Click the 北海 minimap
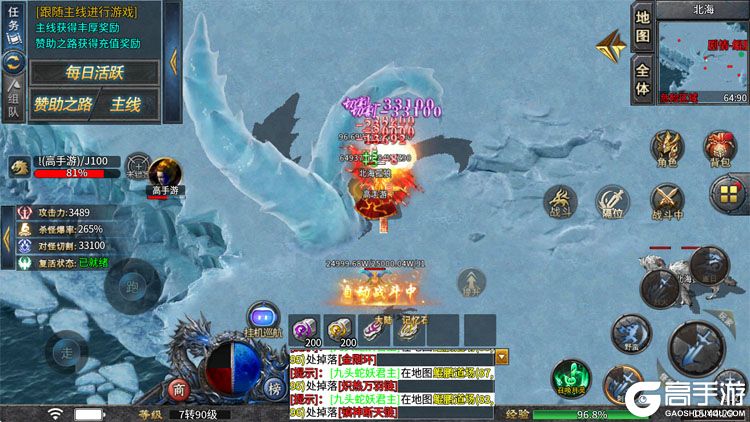 click(x=704, y=55)
